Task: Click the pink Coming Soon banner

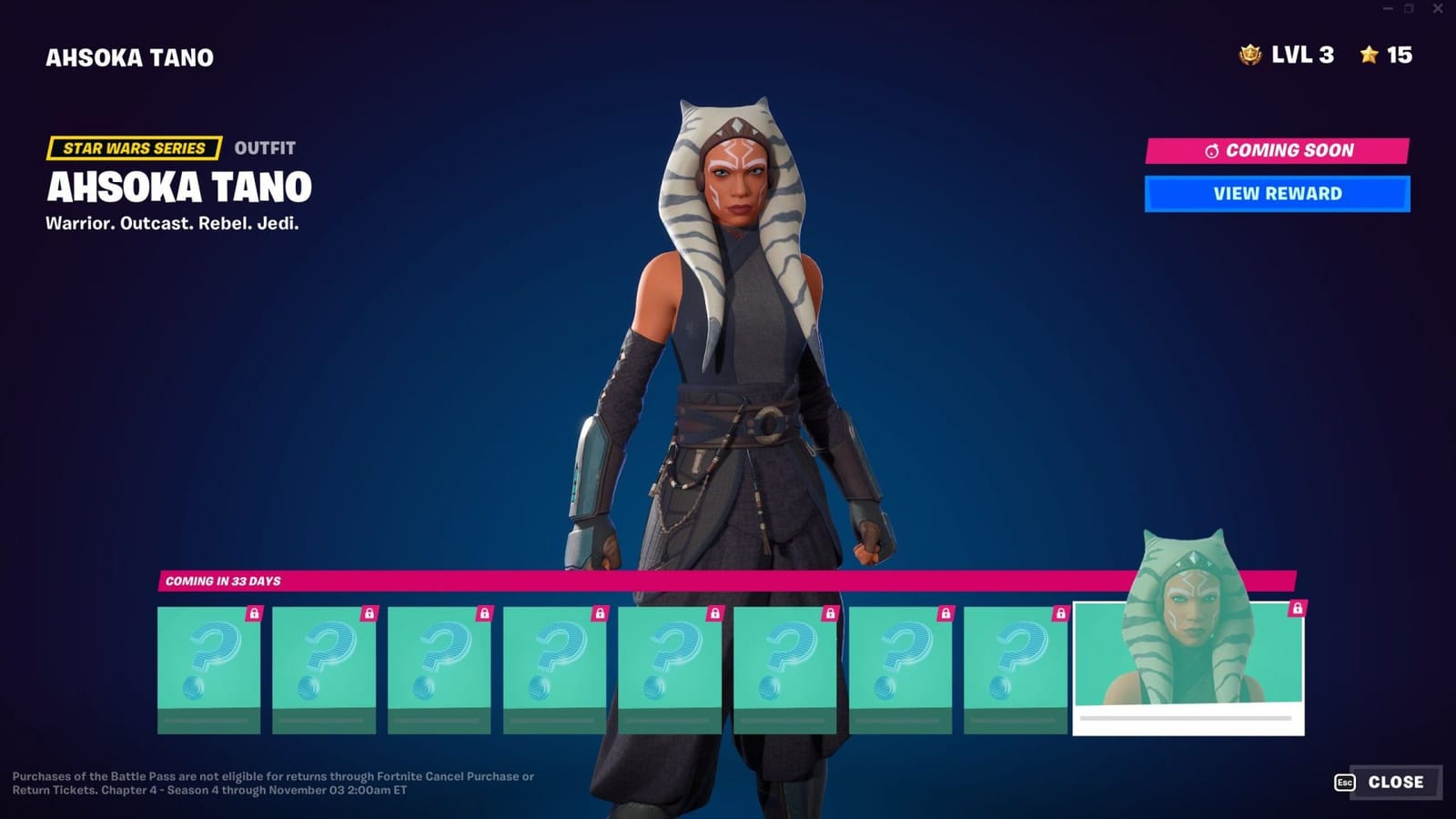Action: (1275, 150)
